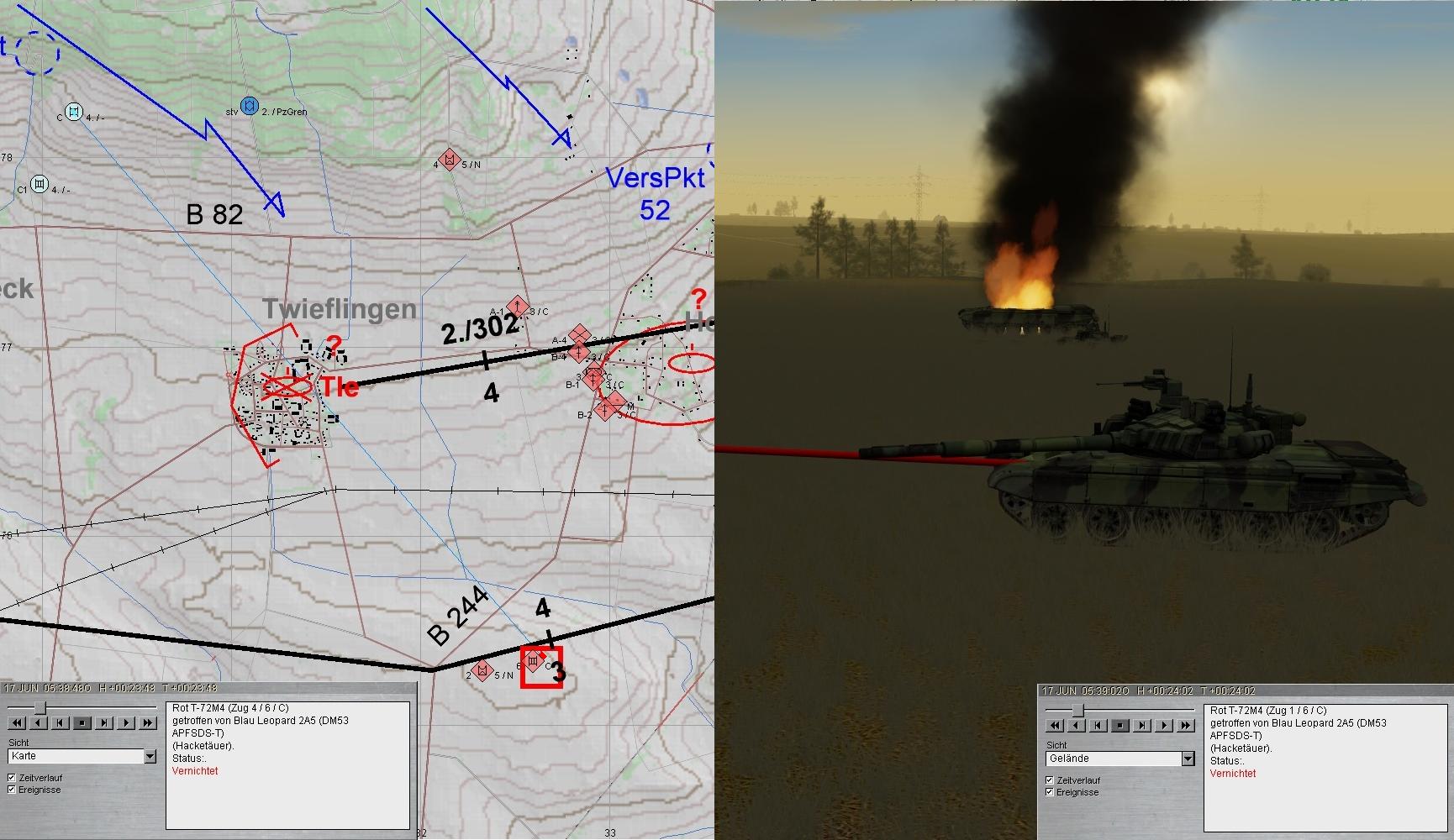Viewport: 1454px width, 840px height.
Task: Fast-forward the Gelände panel replay
Action: [x=1185, y=726]
